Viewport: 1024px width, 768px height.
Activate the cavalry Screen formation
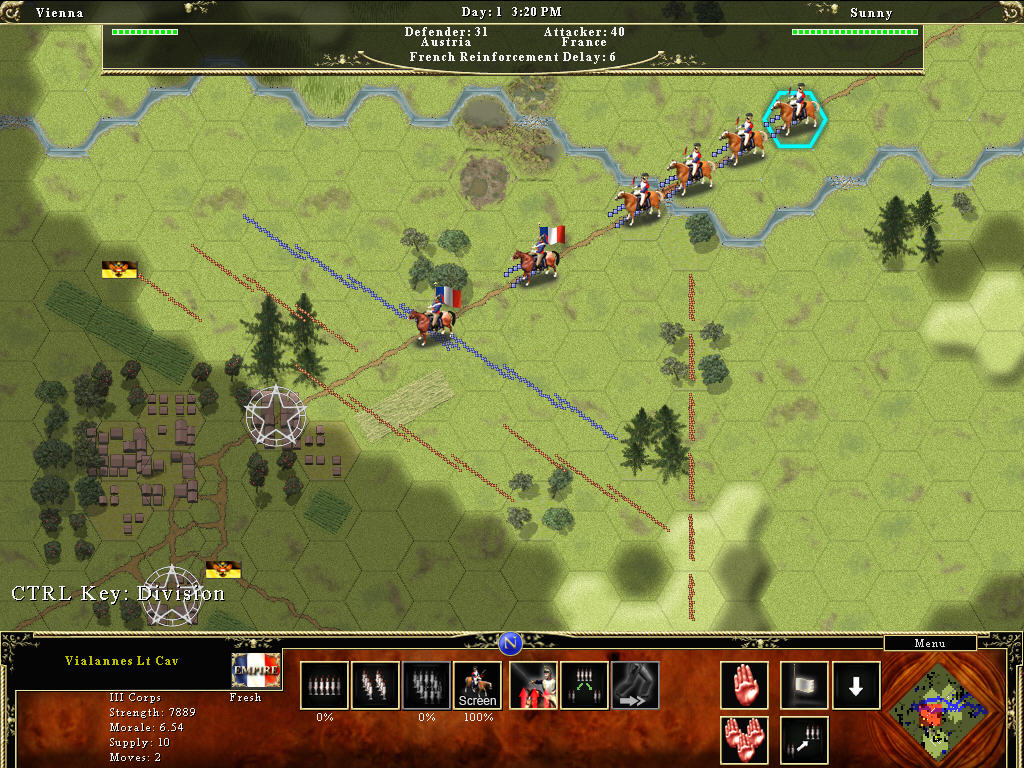pos(477,685)
